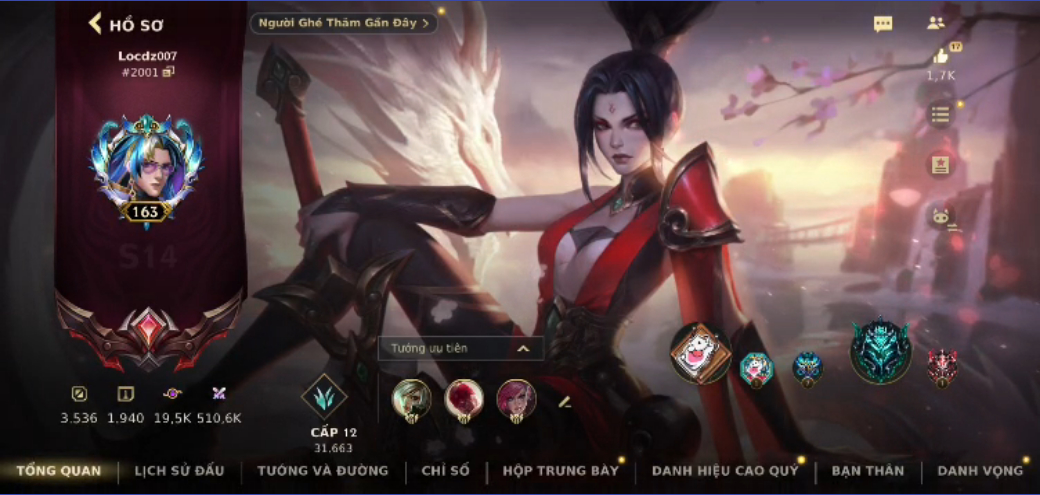The image size is (1040, 495).
Task: Switch to the BẠN THÂN tab
Action: [x=867, y=471]
